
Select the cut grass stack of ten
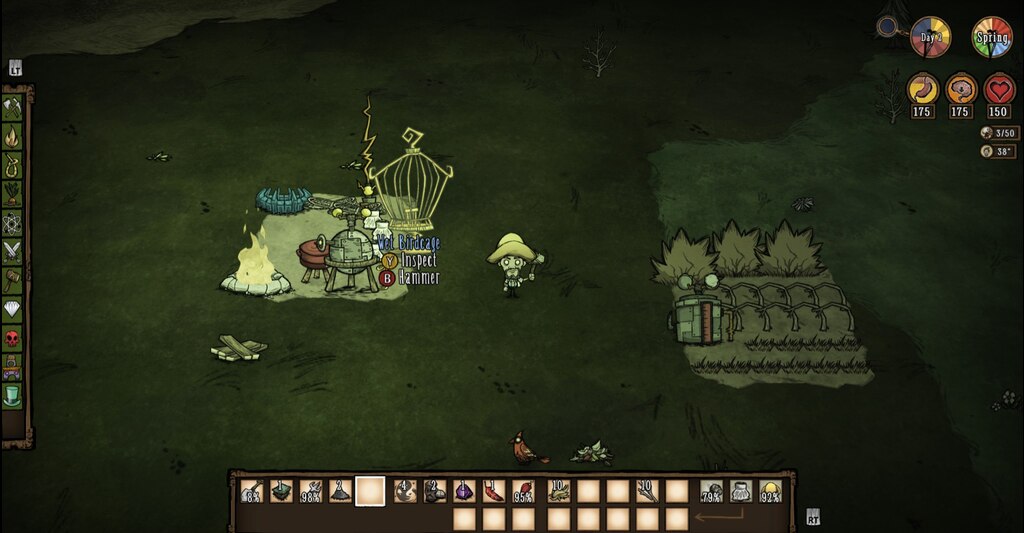click(x=558, y=491)
